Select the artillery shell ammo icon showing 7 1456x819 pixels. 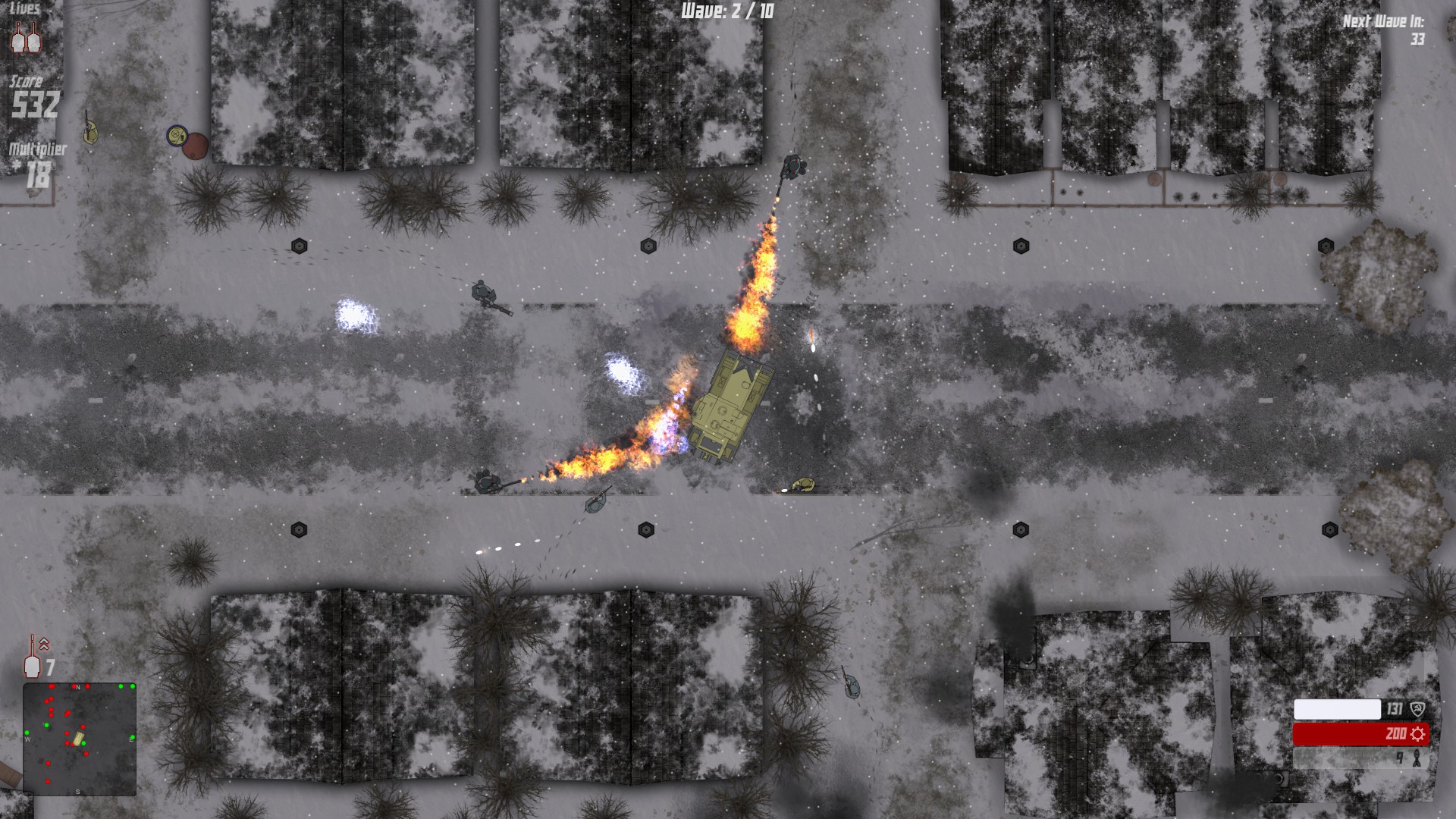(x=32, y=667)
